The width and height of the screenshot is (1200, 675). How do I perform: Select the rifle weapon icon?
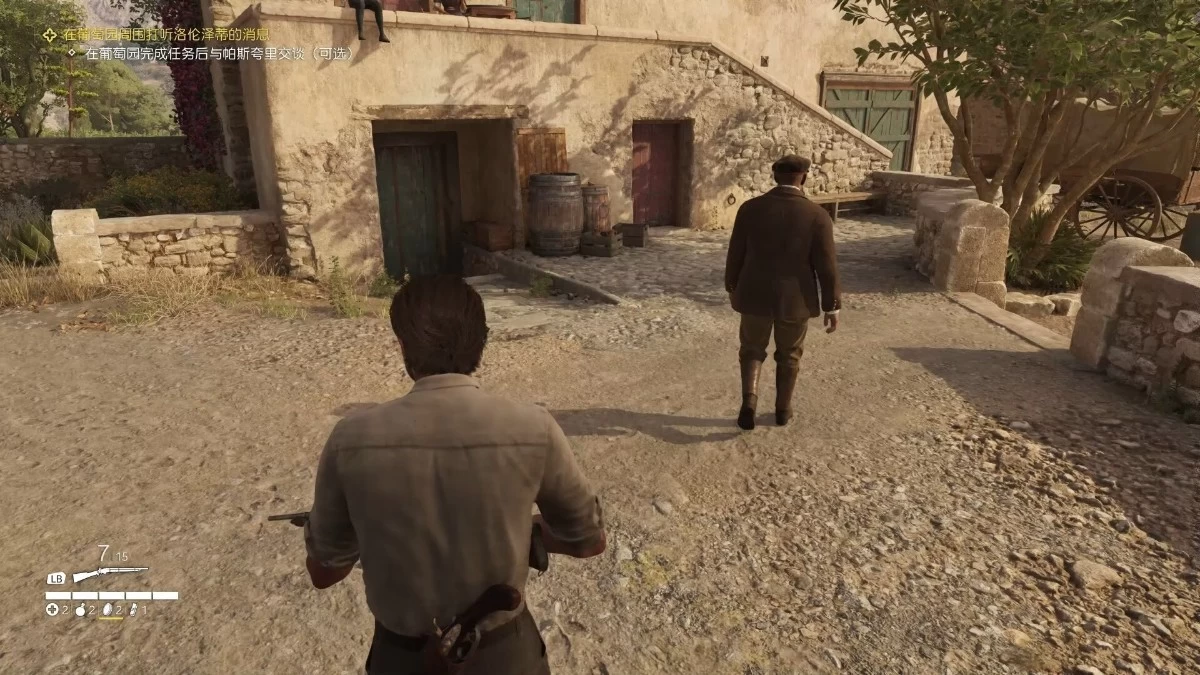(x=110, y=574)
